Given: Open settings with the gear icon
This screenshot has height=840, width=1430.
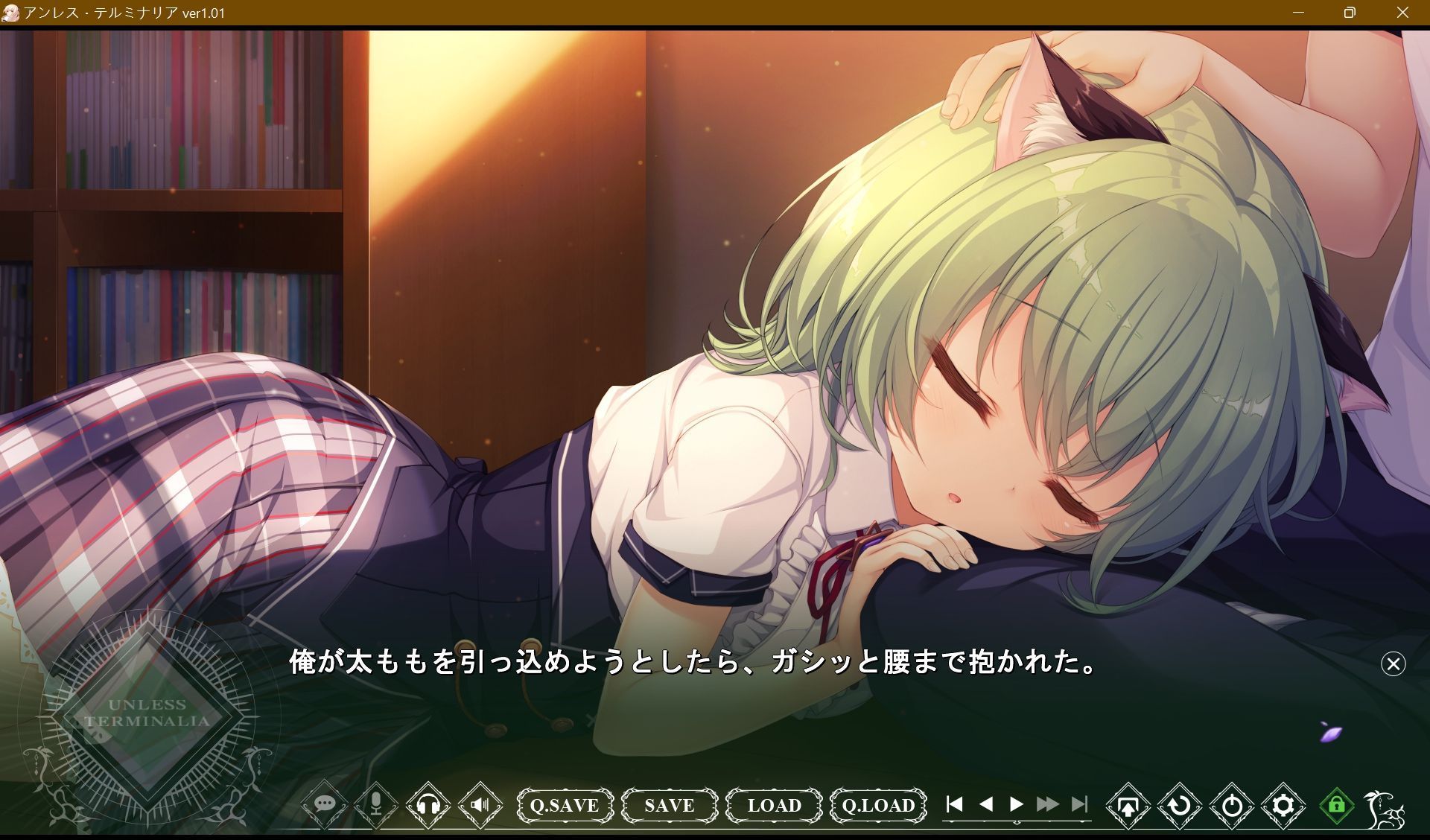Looking at the screenshot, I should pos(1283,805).
